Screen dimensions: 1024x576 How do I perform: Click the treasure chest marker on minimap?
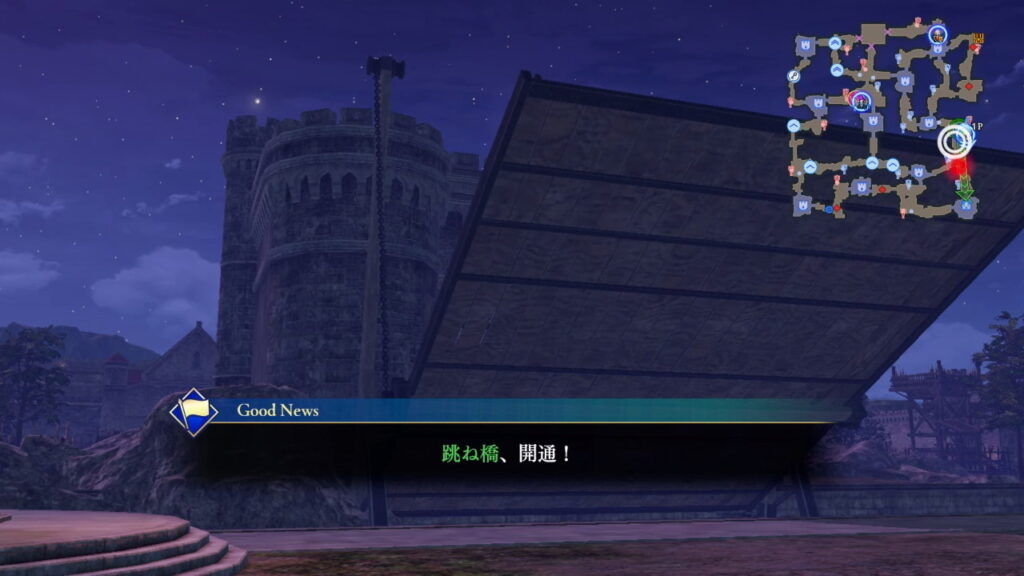coord(978,39)
